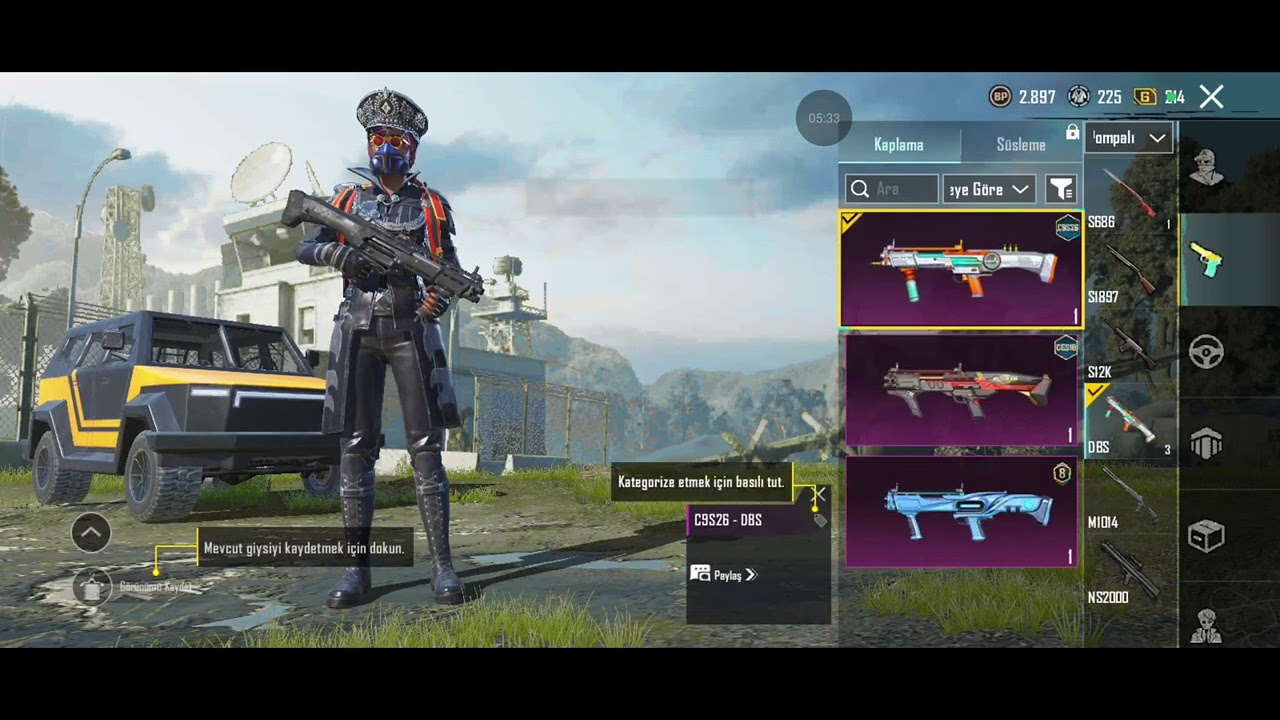The width and height of the screenshot is (1280, 720).
Task: Close the inventory with the X button
Action: (x=1211, y=97)
